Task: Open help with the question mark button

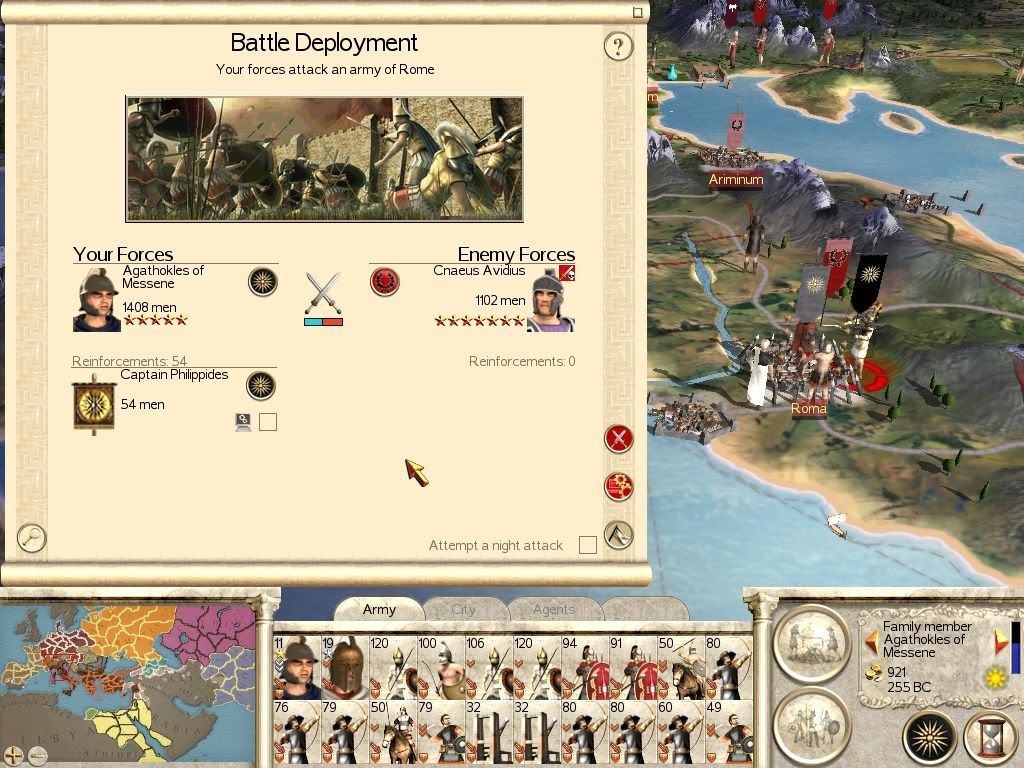Action: tap(619, 46)
